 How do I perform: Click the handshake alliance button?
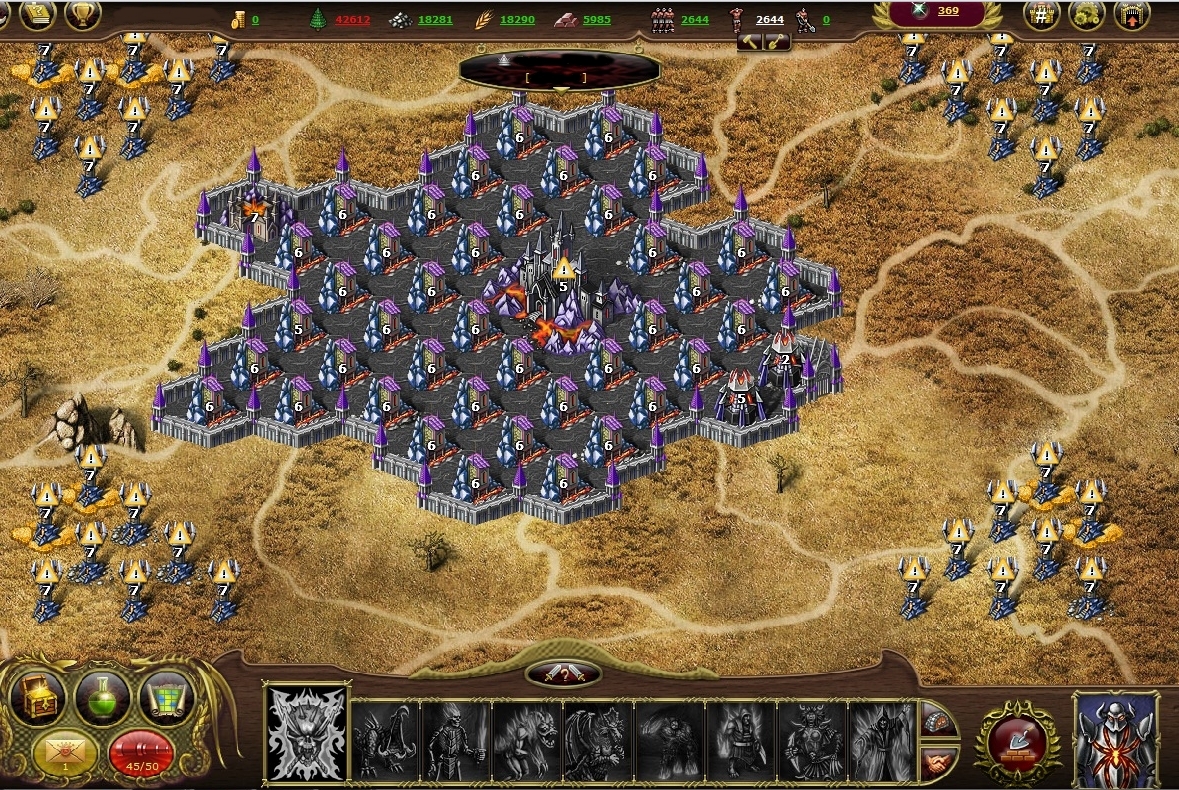(x=937, y=761)
